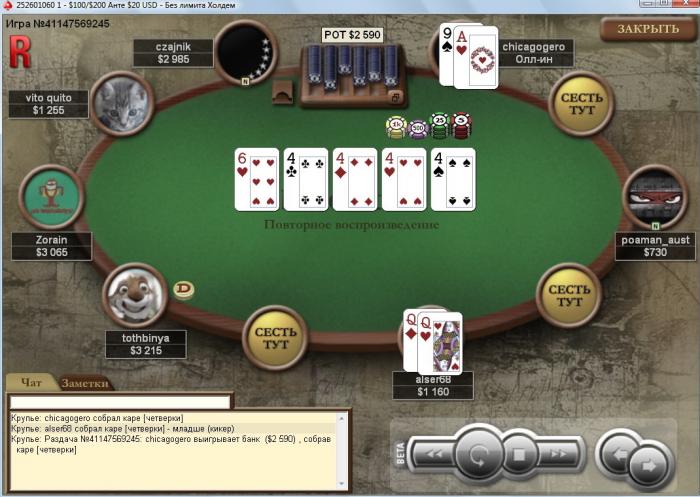Switch to the Заметки notes tab

coord(85,383)
